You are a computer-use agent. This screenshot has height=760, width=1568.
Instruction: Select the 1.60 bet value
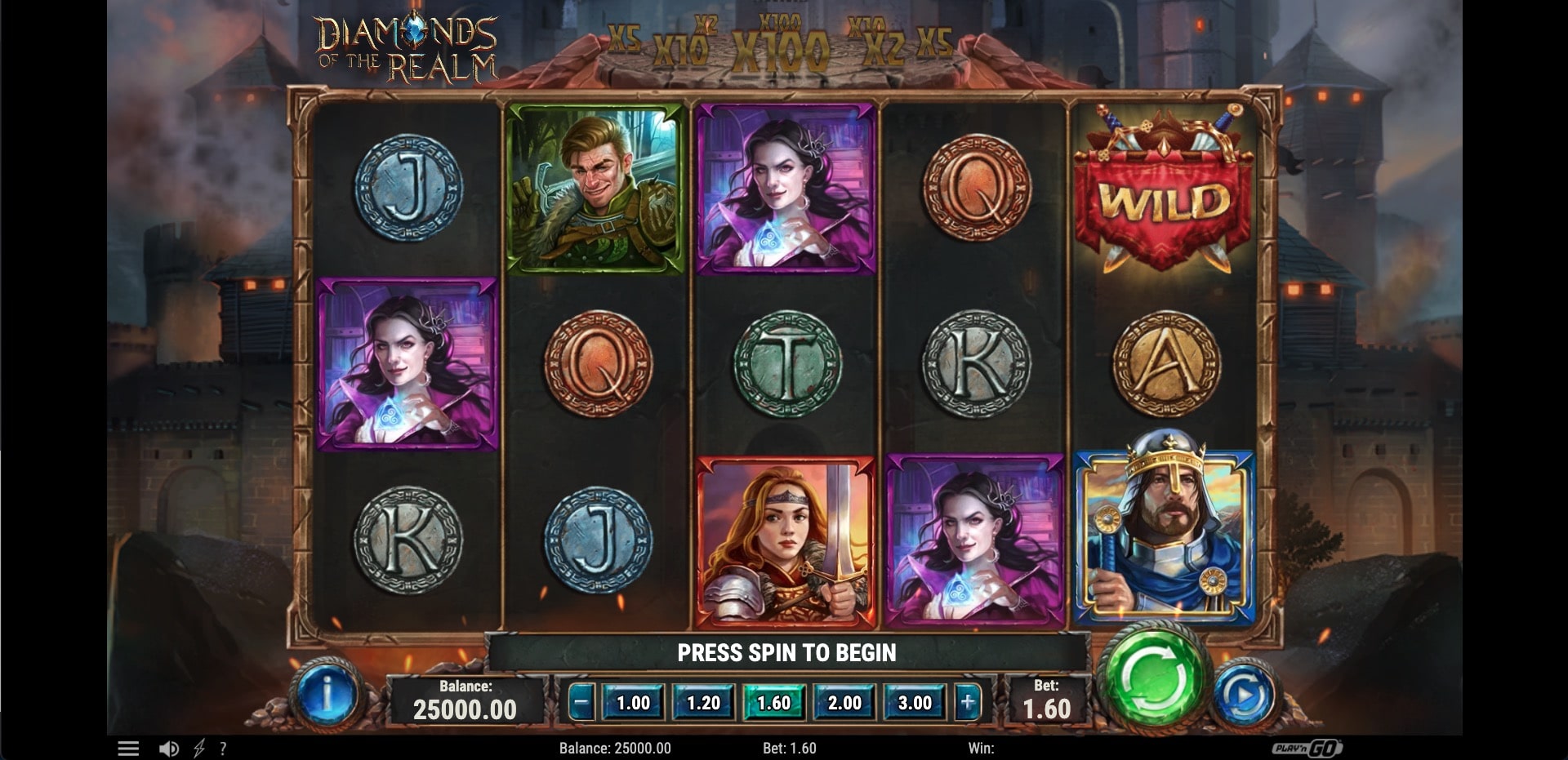click(x=773, y=703)
